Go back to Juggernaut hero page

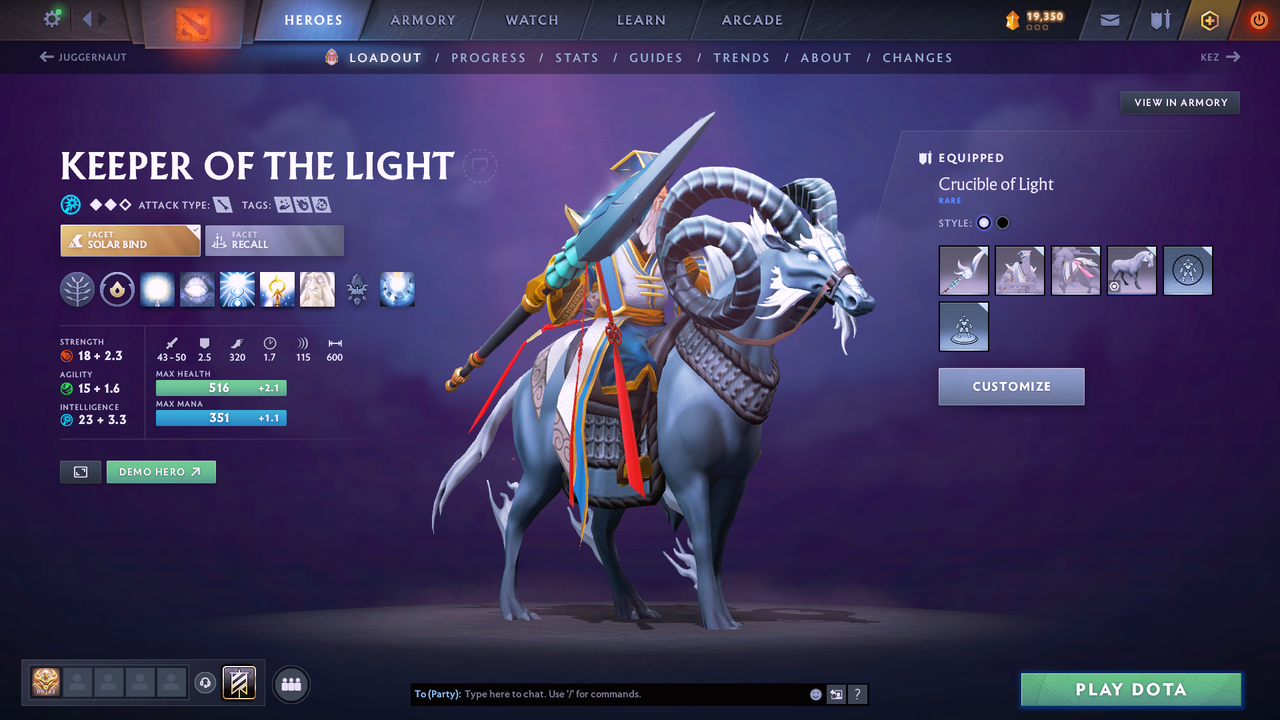pyautogui.click(x=83, y=57)
